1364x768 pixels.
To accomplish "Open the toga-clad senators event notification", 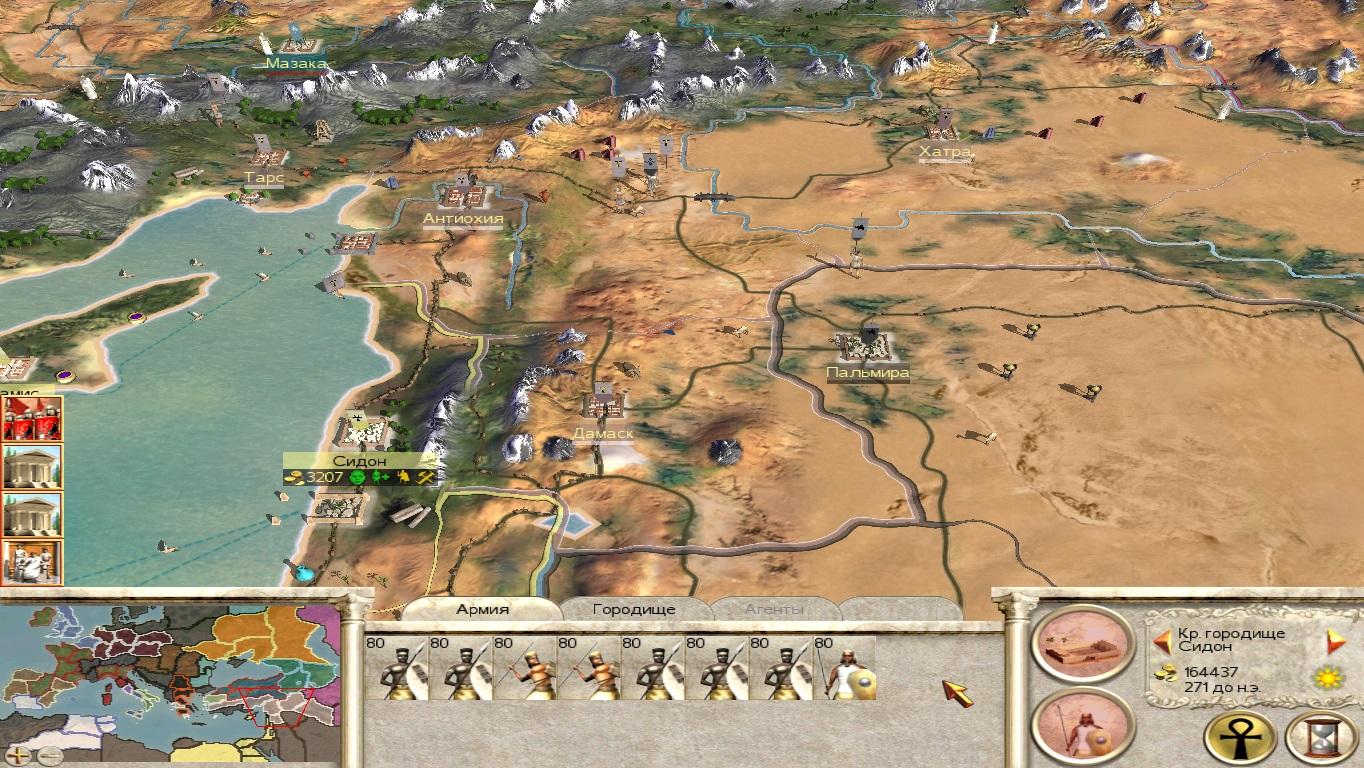I will [32, 562].
